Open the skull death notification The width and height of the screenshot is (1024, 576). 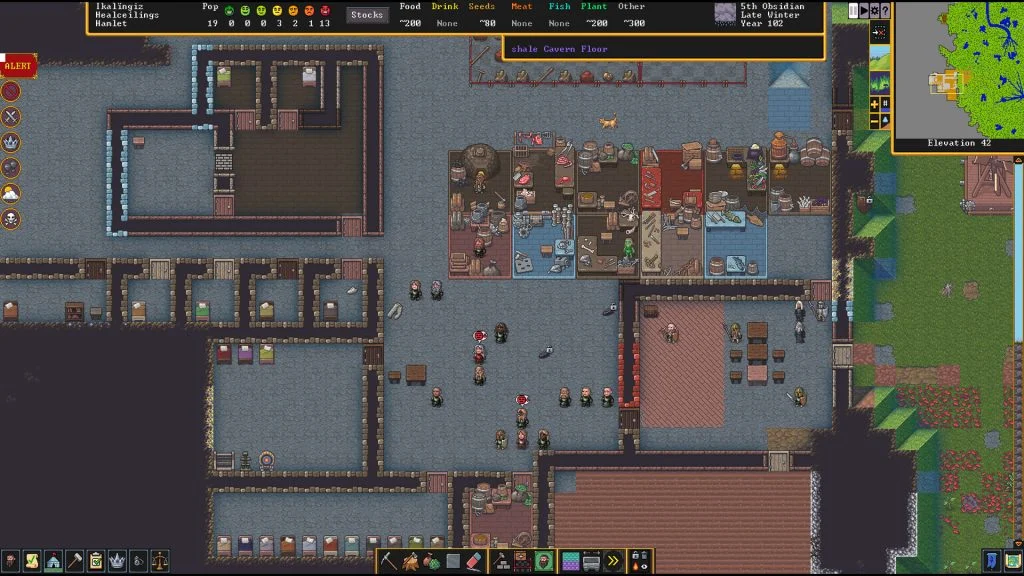(11, 218)
